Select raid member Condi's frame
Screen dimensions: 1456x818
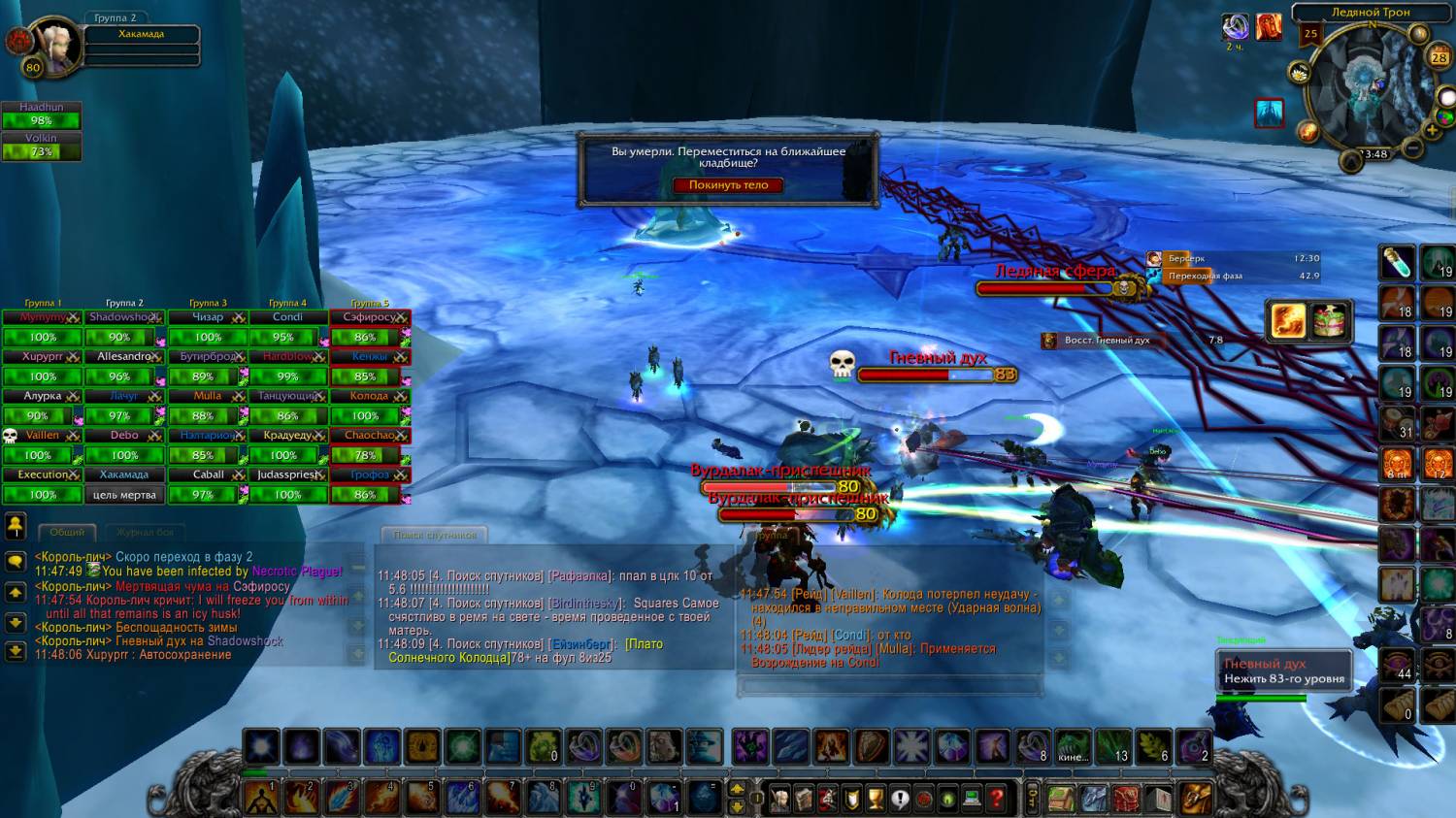click(x=287, y=327)
